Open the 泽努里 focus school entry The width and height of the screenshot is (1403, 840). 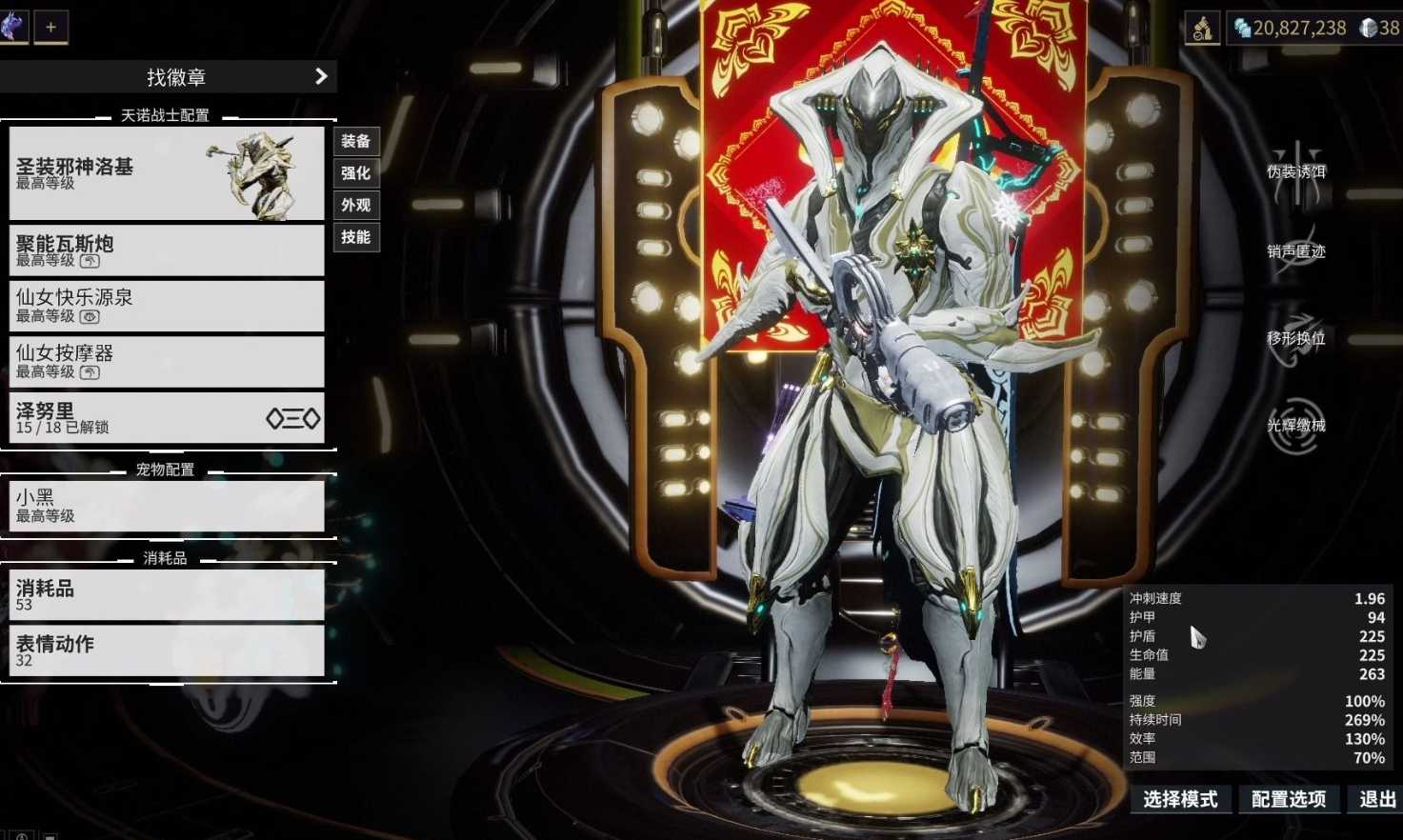pos(167,417)
